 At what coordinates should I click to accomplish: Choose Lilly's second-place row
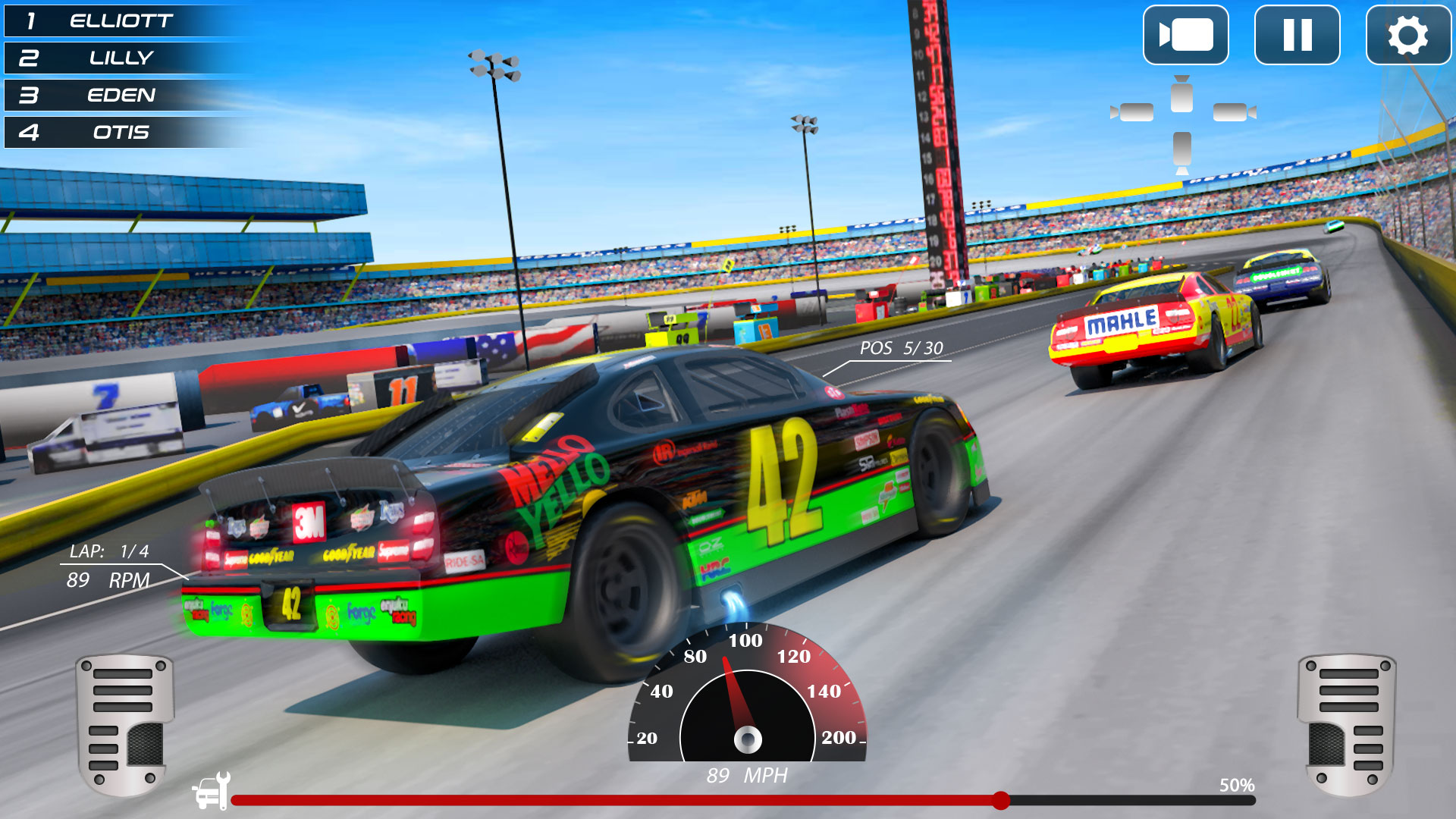click(x=121, y=58)
